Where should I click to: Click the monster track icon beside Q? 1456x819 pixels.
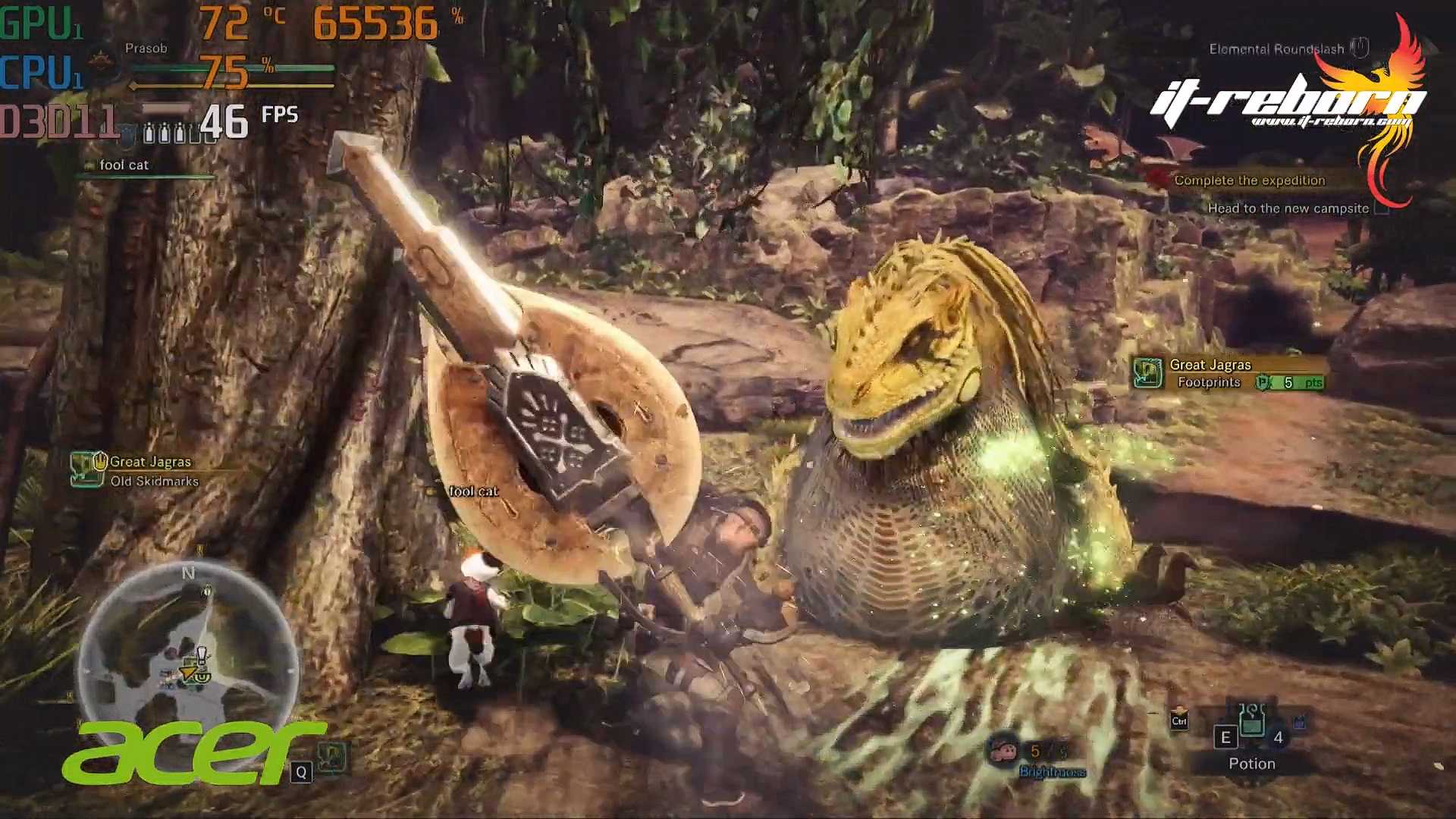(x=333, y=757)
